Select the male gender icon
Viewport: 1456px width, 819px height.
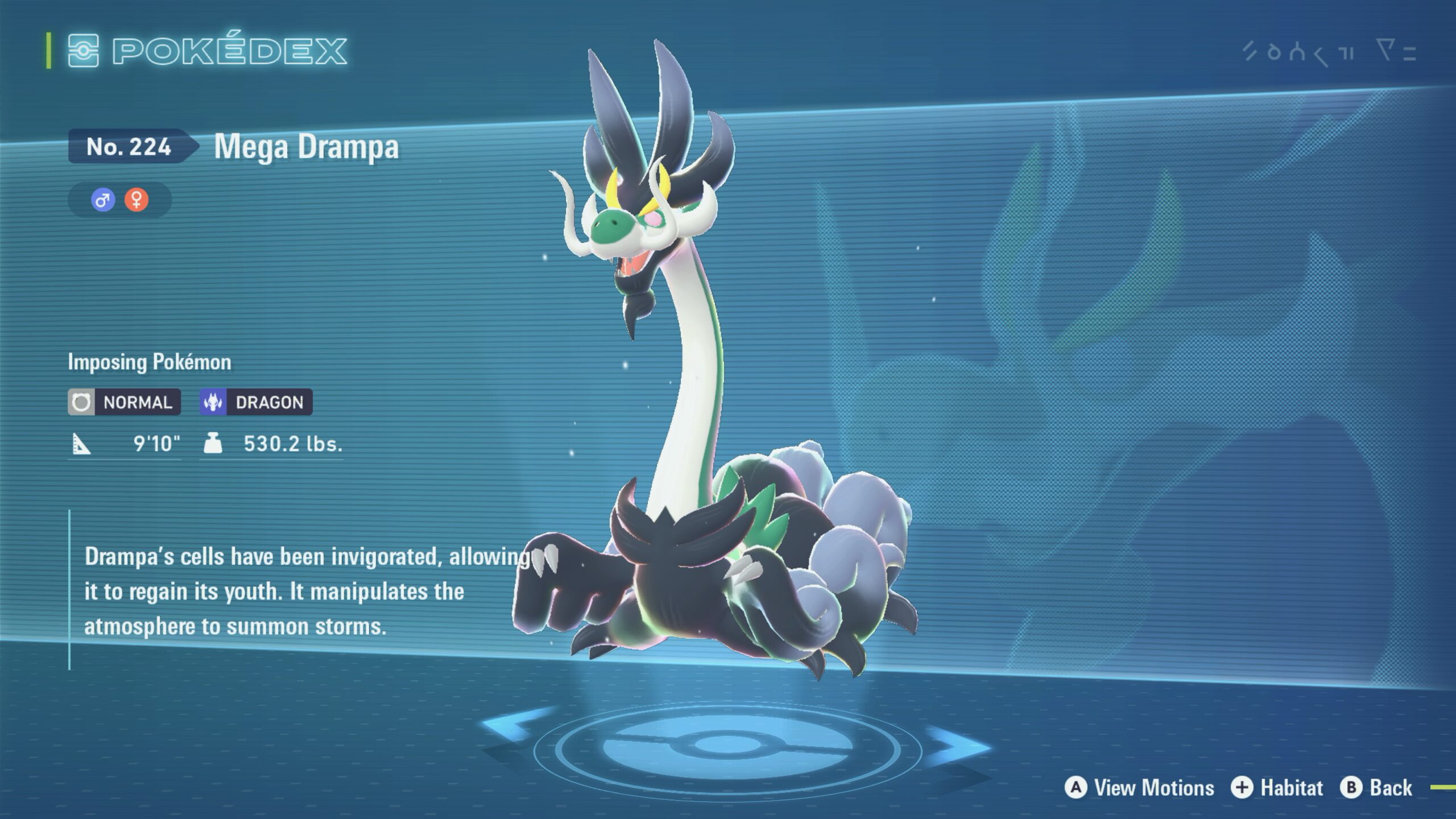point(103,200)
